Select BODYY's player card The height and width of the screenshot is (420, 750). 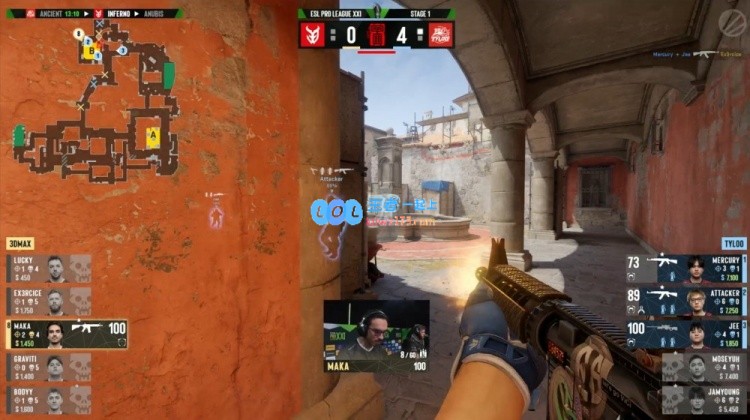pyautogui.click(x=50, y=400)
